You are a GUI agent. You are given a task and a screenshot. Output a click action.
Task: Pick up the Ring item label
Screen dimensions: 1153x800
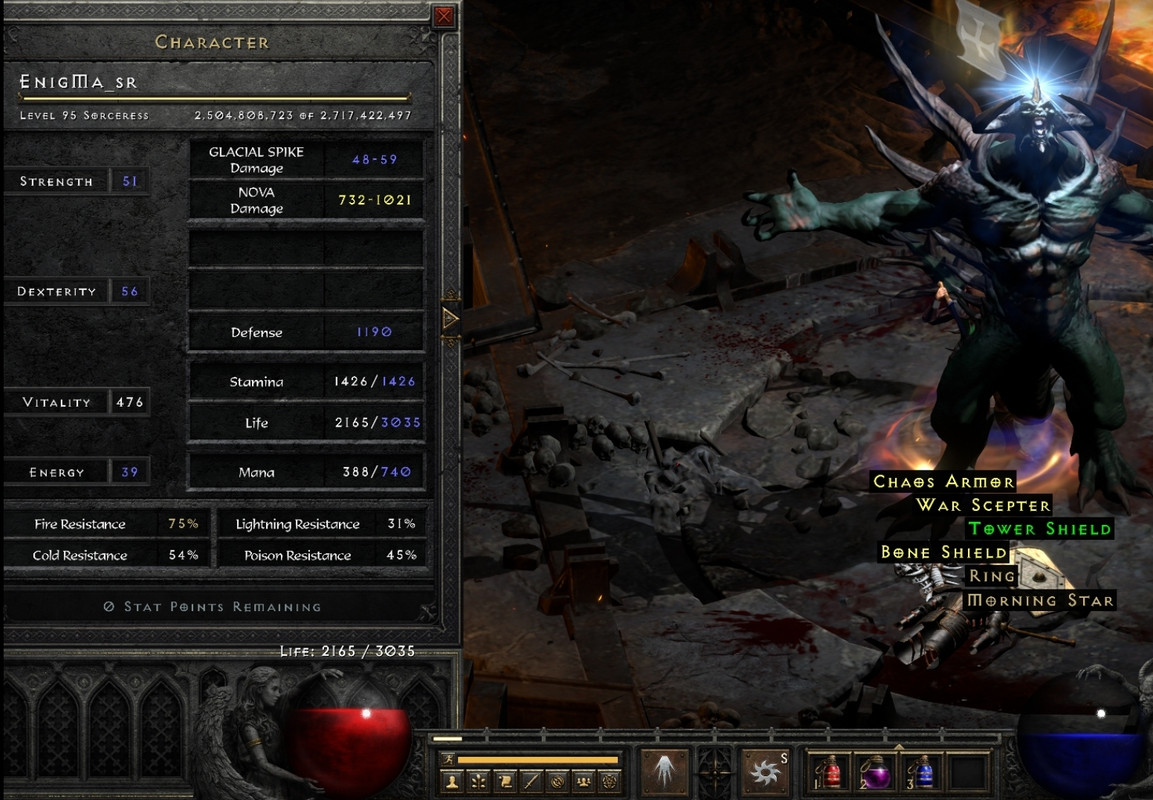pyautogui.click(x=992, y=576)
